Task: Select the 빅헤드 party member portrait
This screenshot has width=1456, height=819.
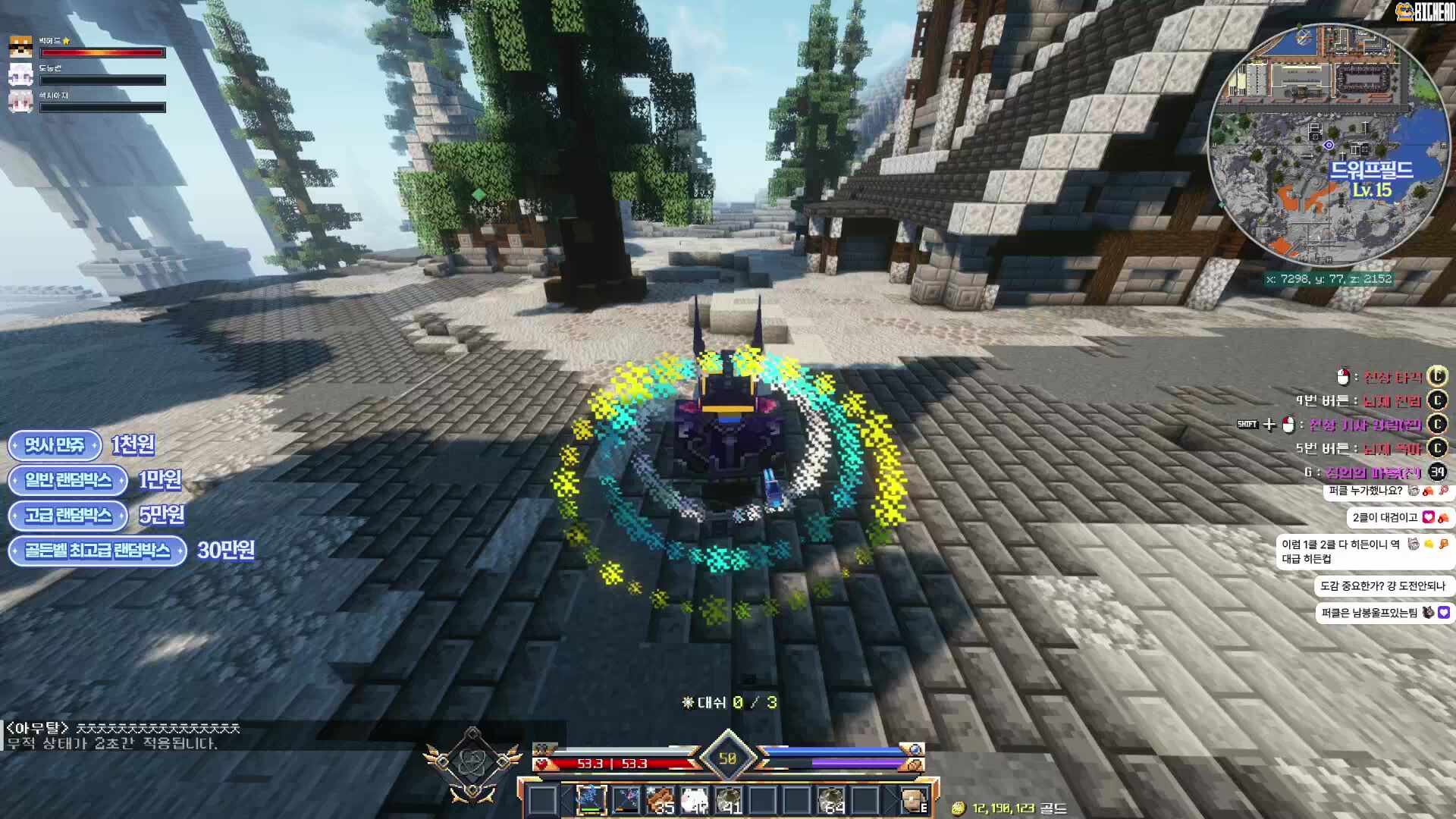Action: coord(20,47)
